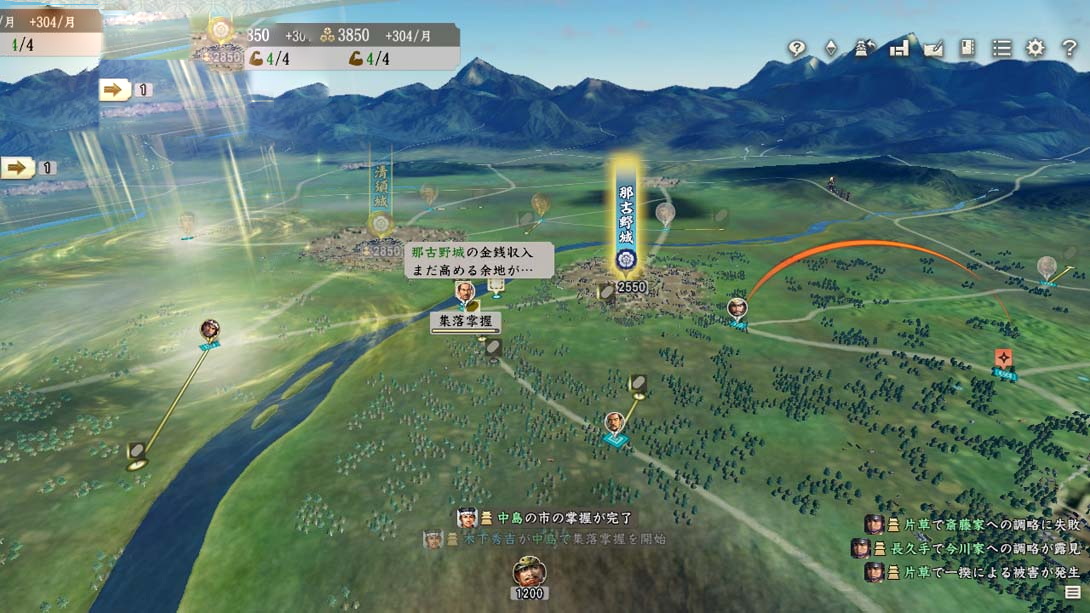Open the gear settings icon

(1035, 49)
